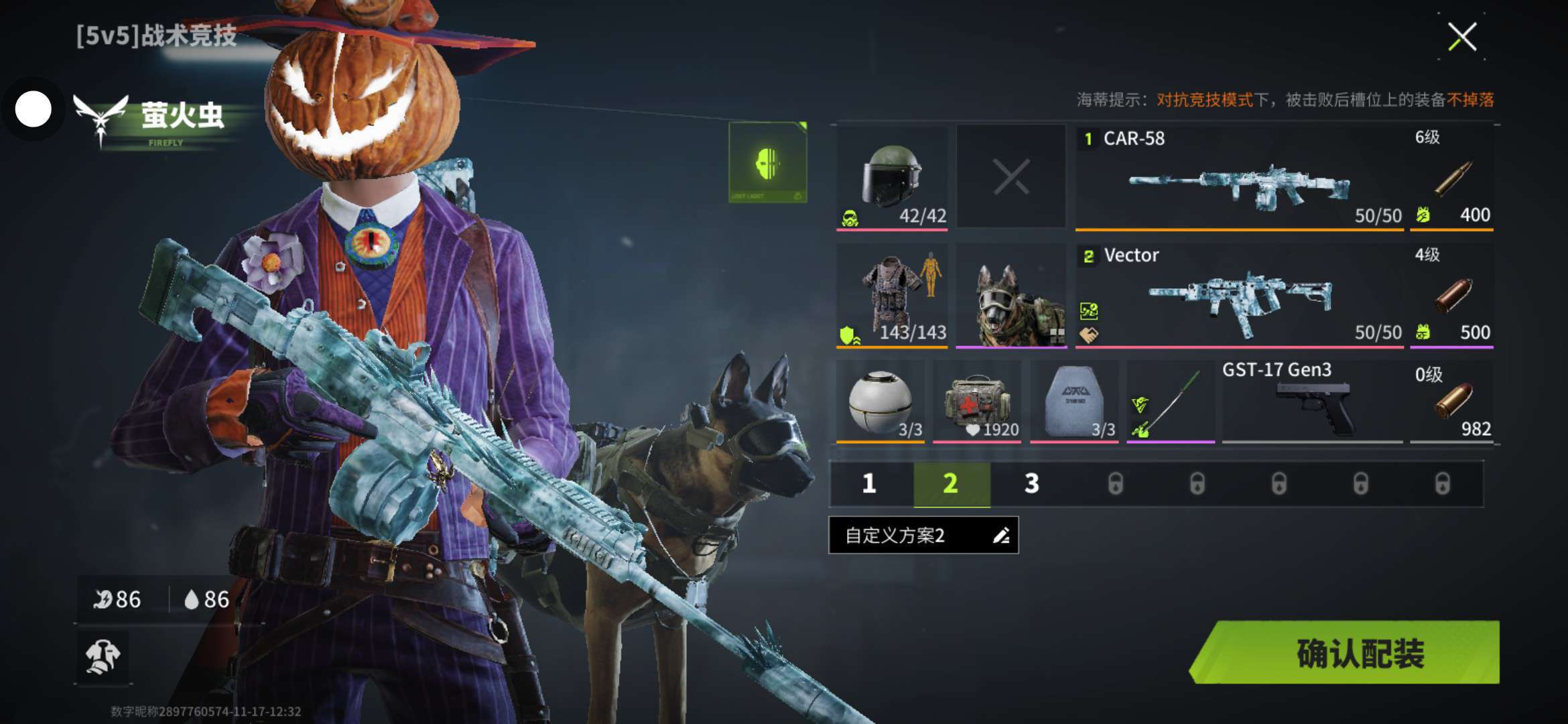Image resolution: width=1568 pixels, height=724 pixels.
Task: Switch to loadout preset 3
Action: (1032, 483)
